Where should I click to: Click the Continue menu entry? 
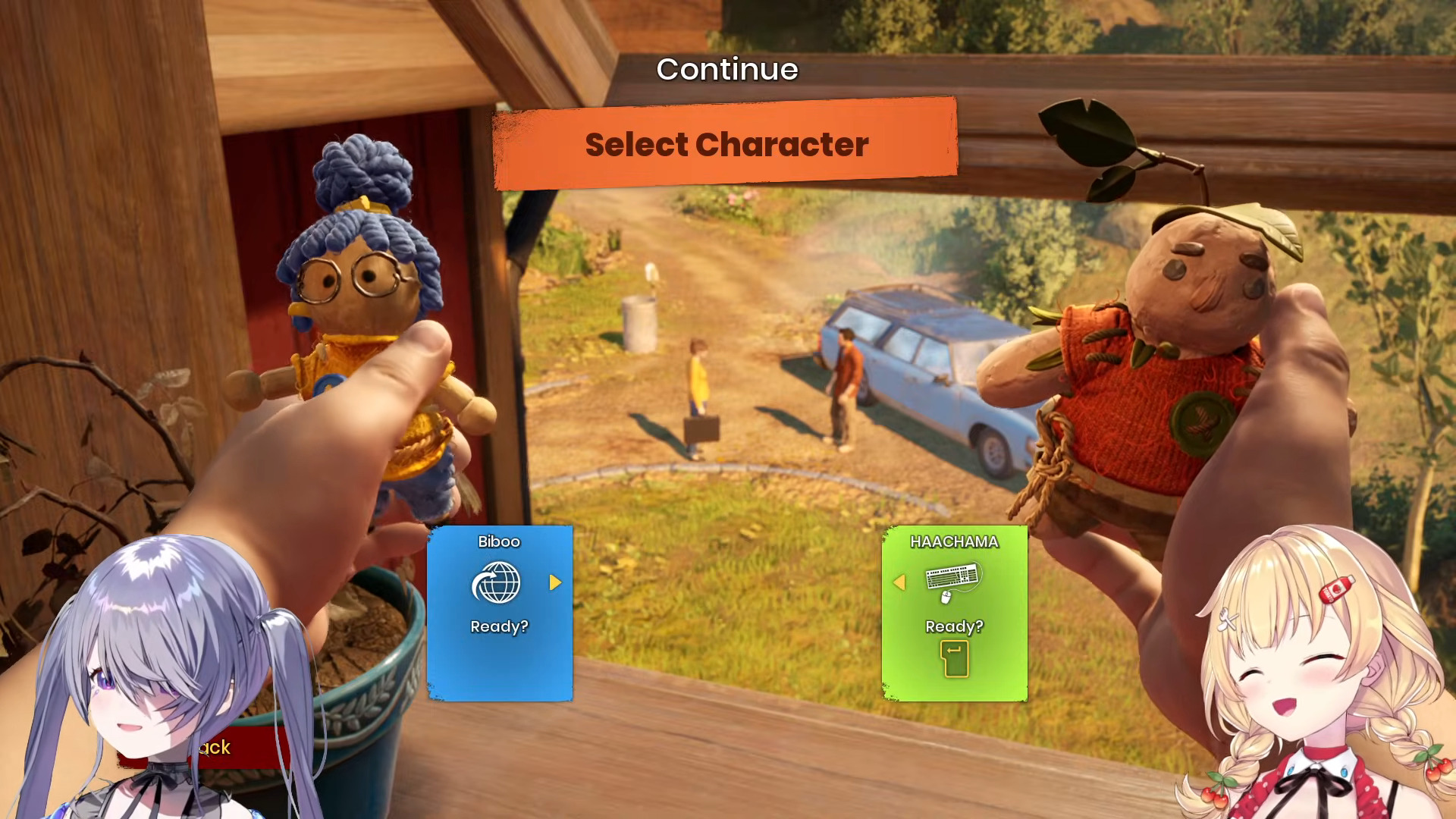coord(726,70)
